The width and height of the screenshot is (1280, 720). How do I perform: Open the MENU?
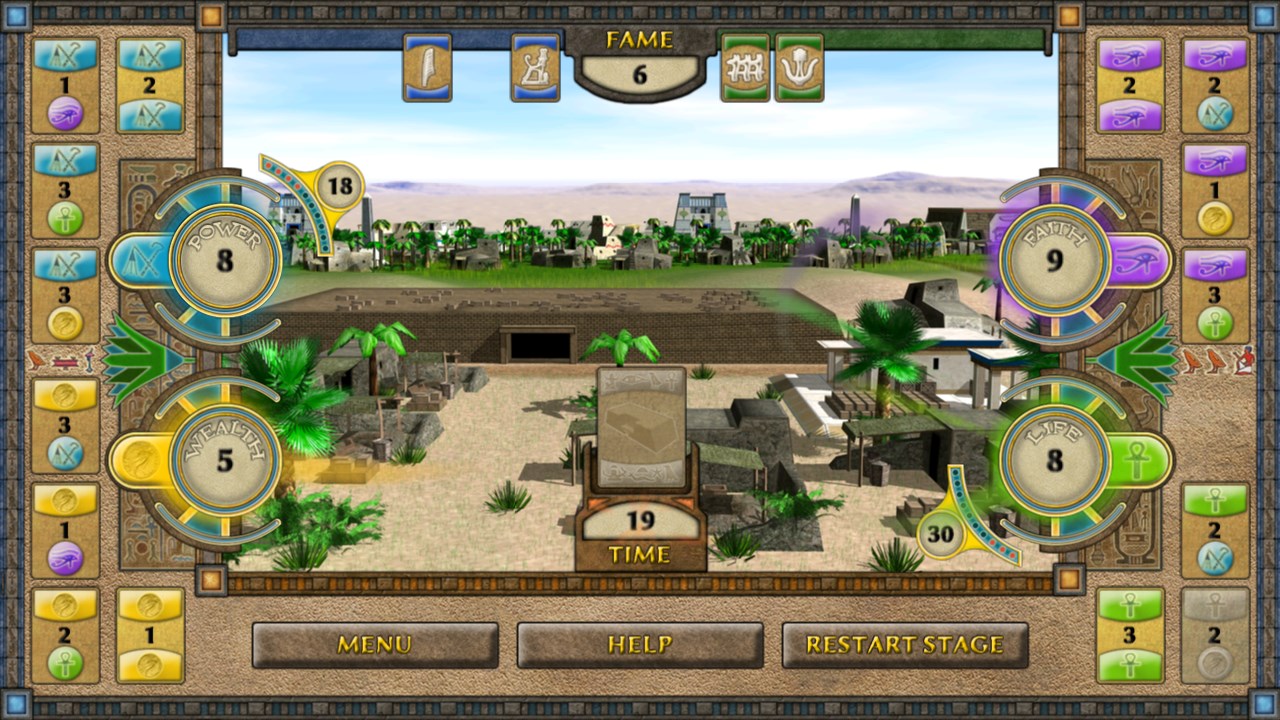374,645
